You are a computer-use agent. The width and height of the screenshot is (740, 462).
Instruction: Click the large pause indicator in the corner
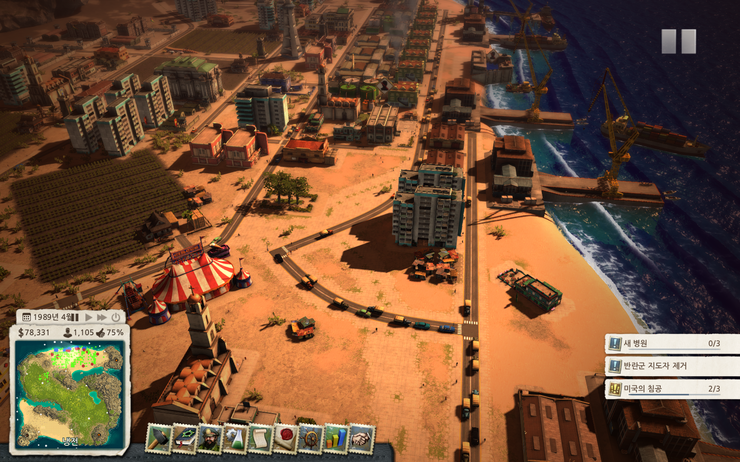pyautogui.click(x=677, y=42)
